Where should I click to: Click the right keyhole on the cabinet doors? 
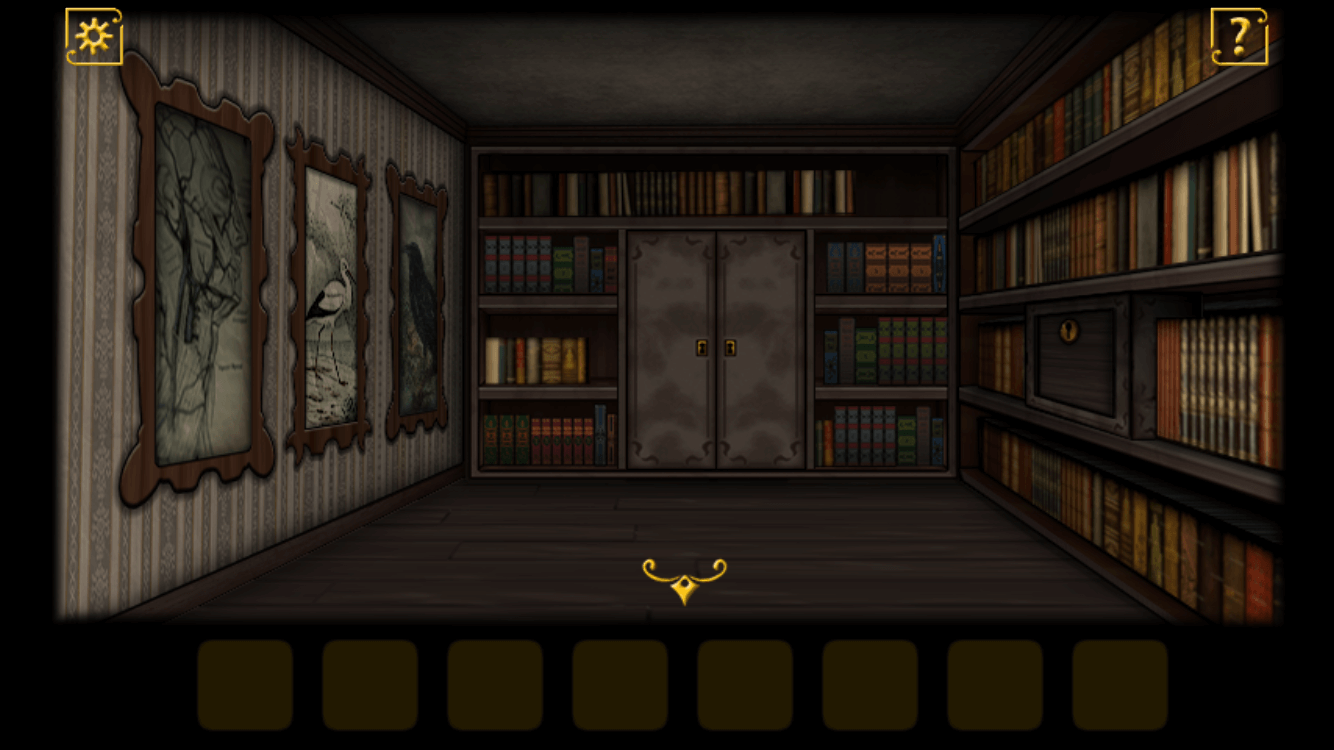point(732,347)
